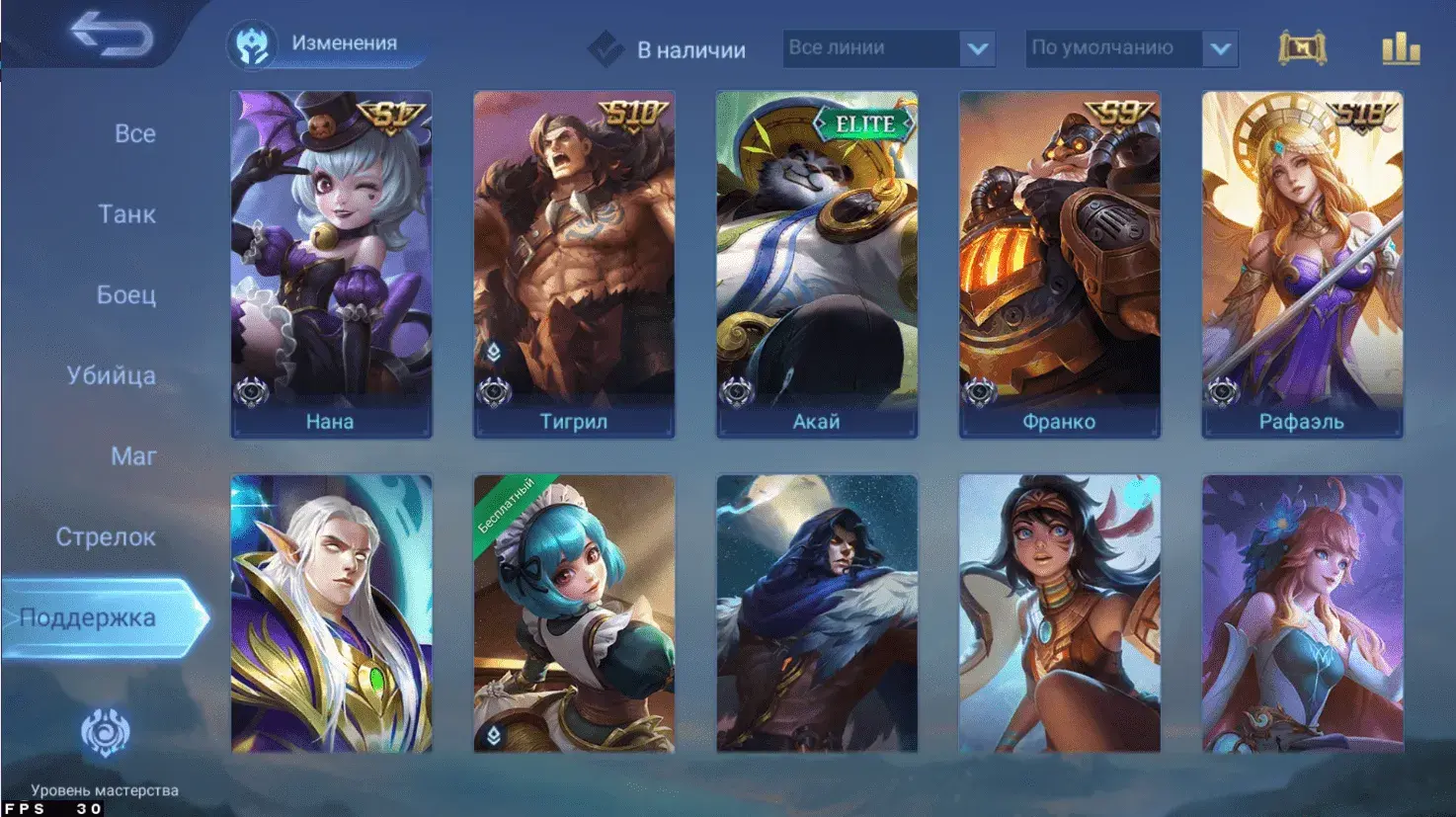
Task: Select the Стрелок role tab
Action: pyautogui.click(x=106, y=537)
